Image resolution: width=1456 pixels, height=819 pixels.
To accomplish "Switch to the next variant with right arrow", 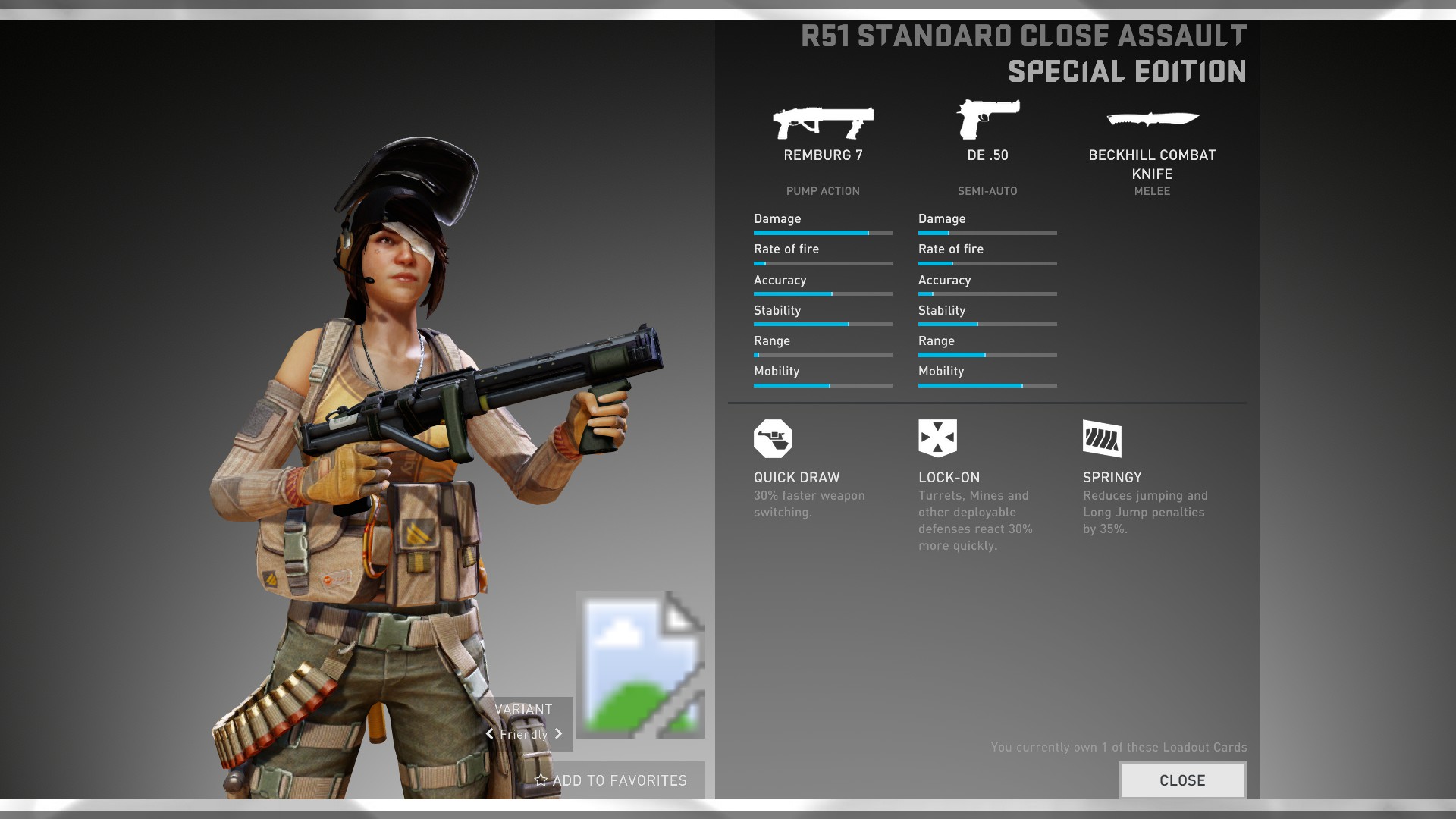I will [x=559, y=734].
